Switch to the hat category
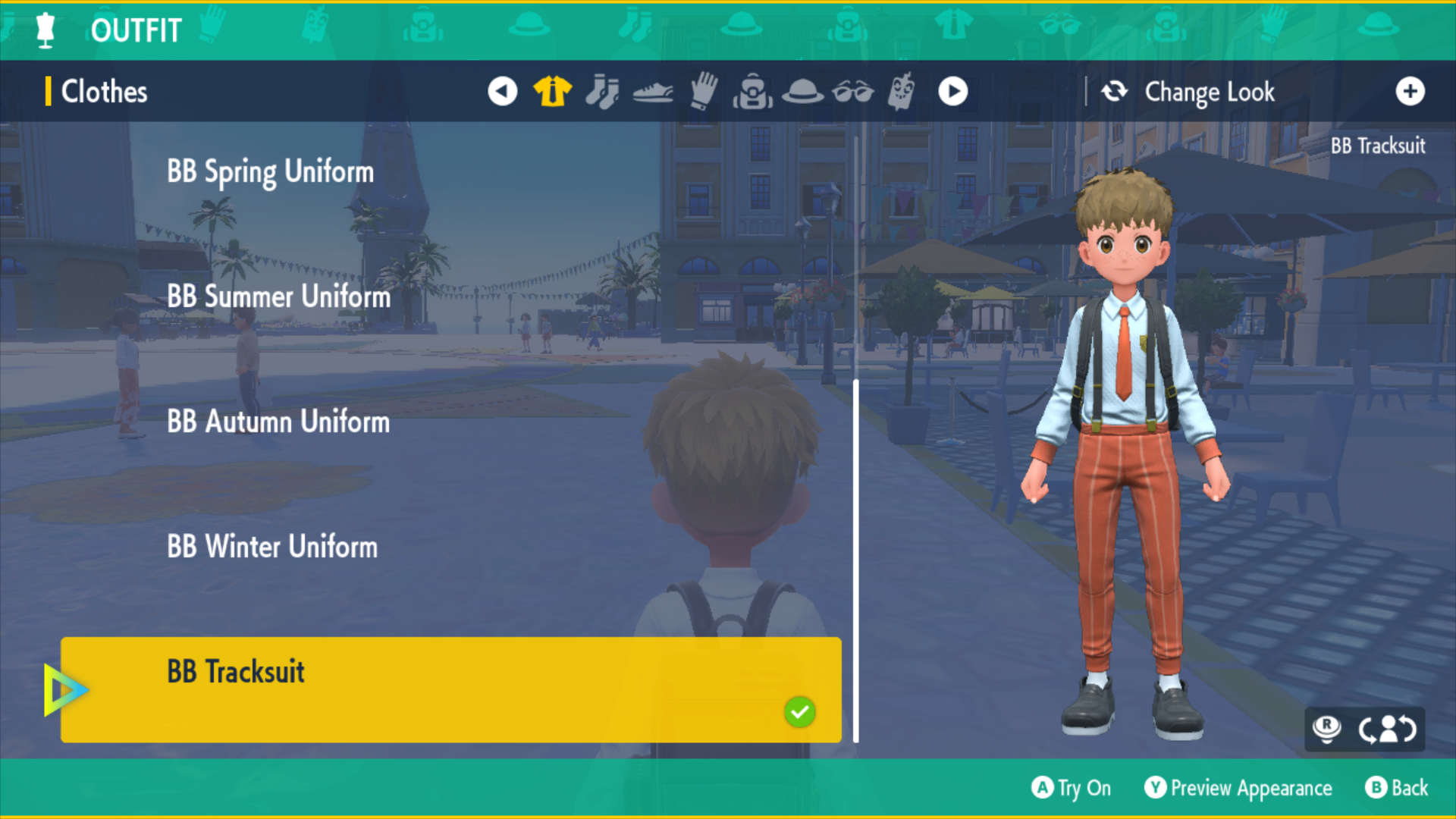The height and width of the screenshot is (819, 1456). (x=802, y=92)
